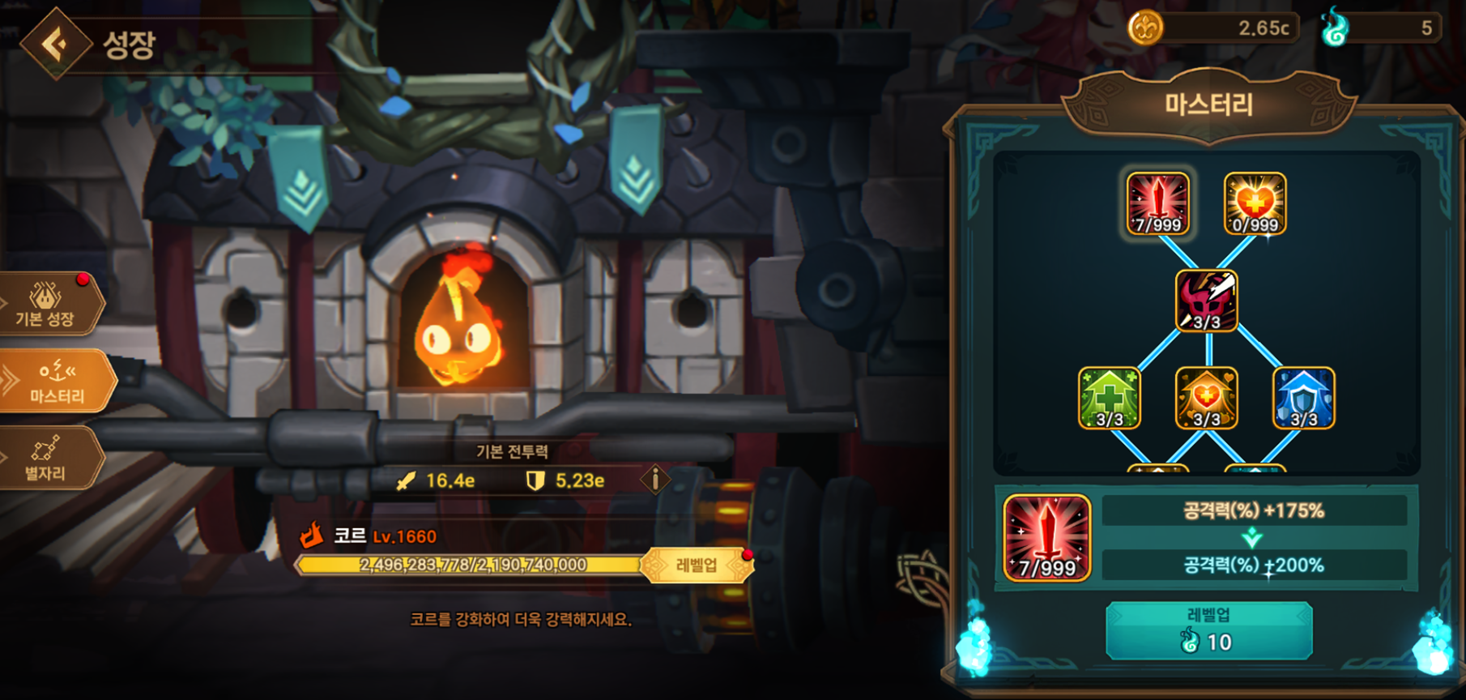Choose the golden heart 0/999 mastery node
Image resolution: width=1466 pixels, height=700 pixels.
click(1255, 204)
